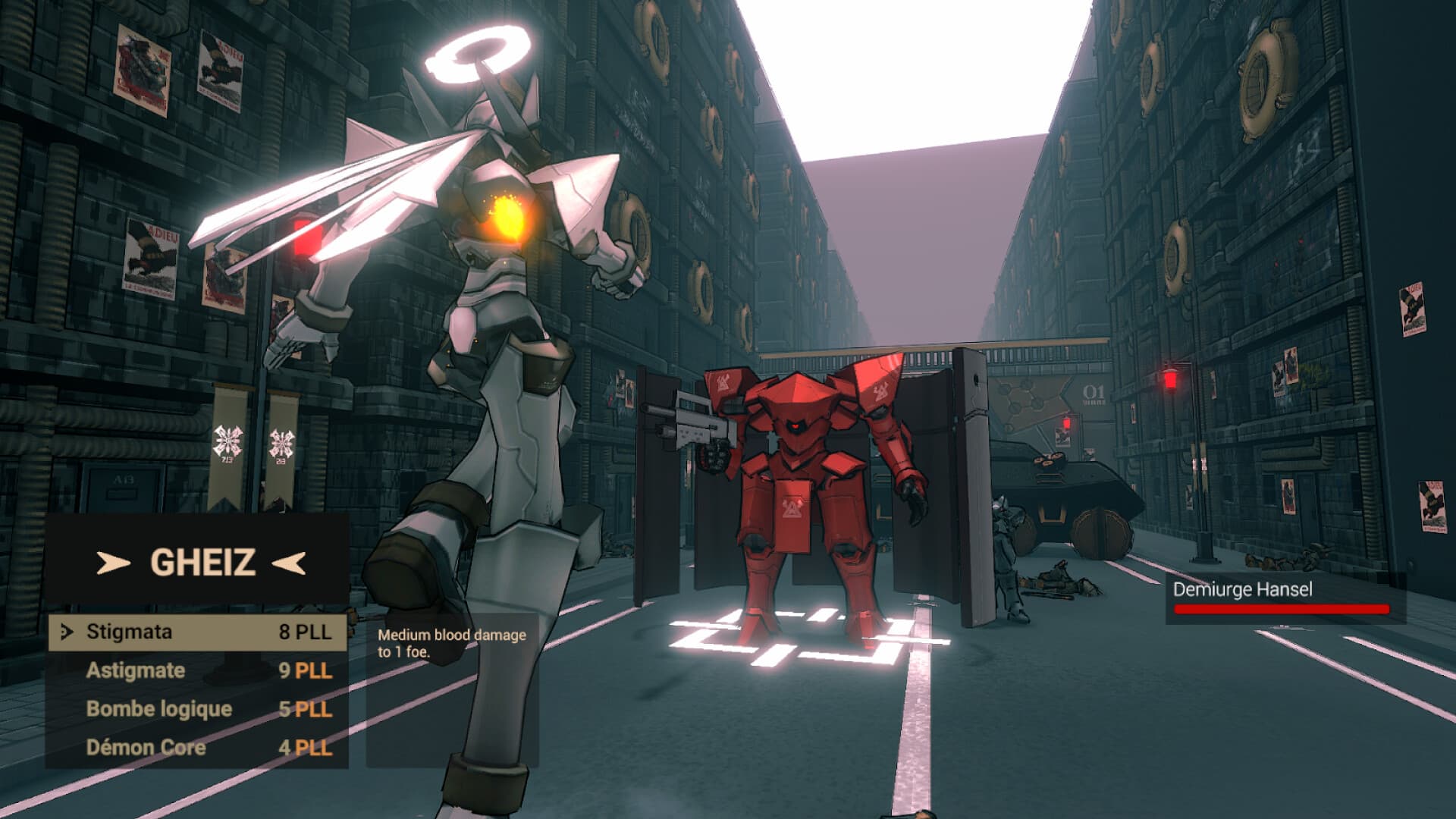Select the Astigmate skill
Viewport: 1456px width, 819px height.
[x=136, y=670]
